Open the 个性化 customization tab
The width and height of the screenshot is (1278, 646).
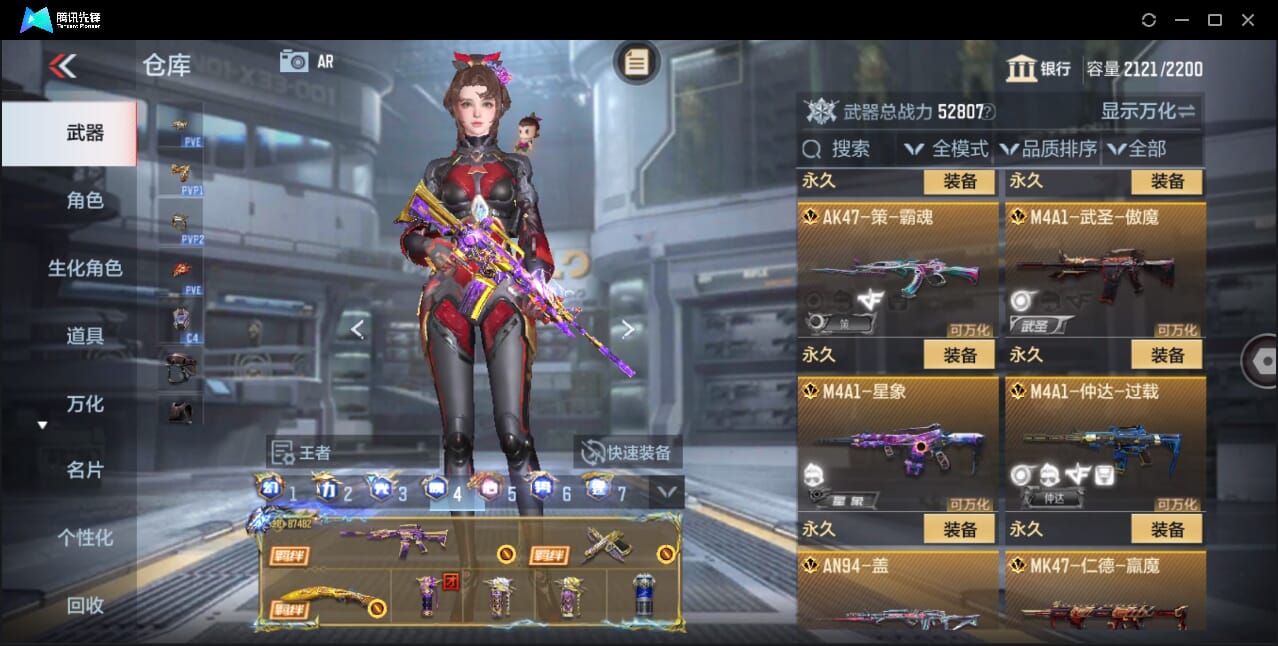pyautogui.click(x=85, y=538)
